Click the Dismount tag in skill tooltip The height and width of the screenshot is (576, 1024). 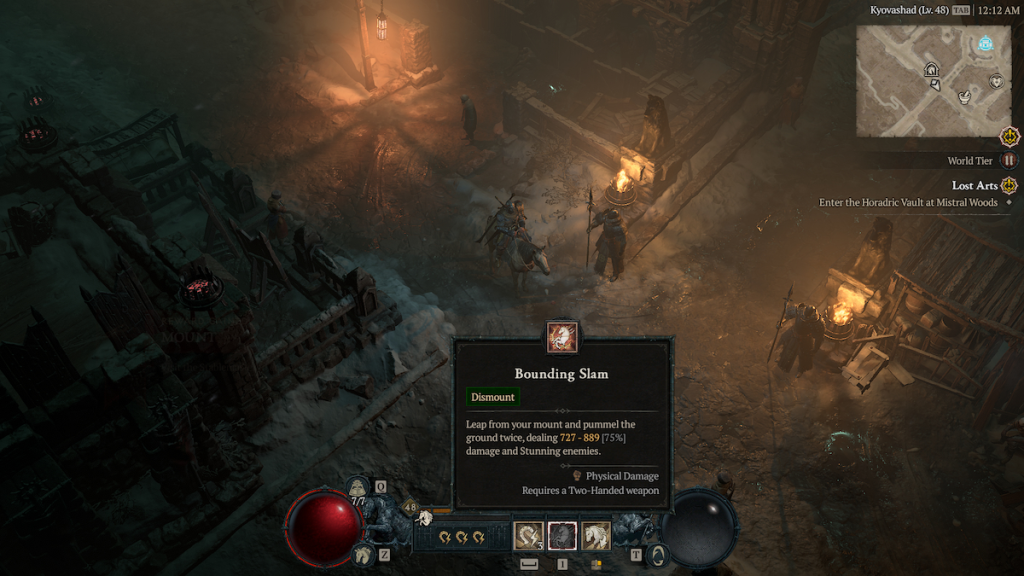coord(493,397)
